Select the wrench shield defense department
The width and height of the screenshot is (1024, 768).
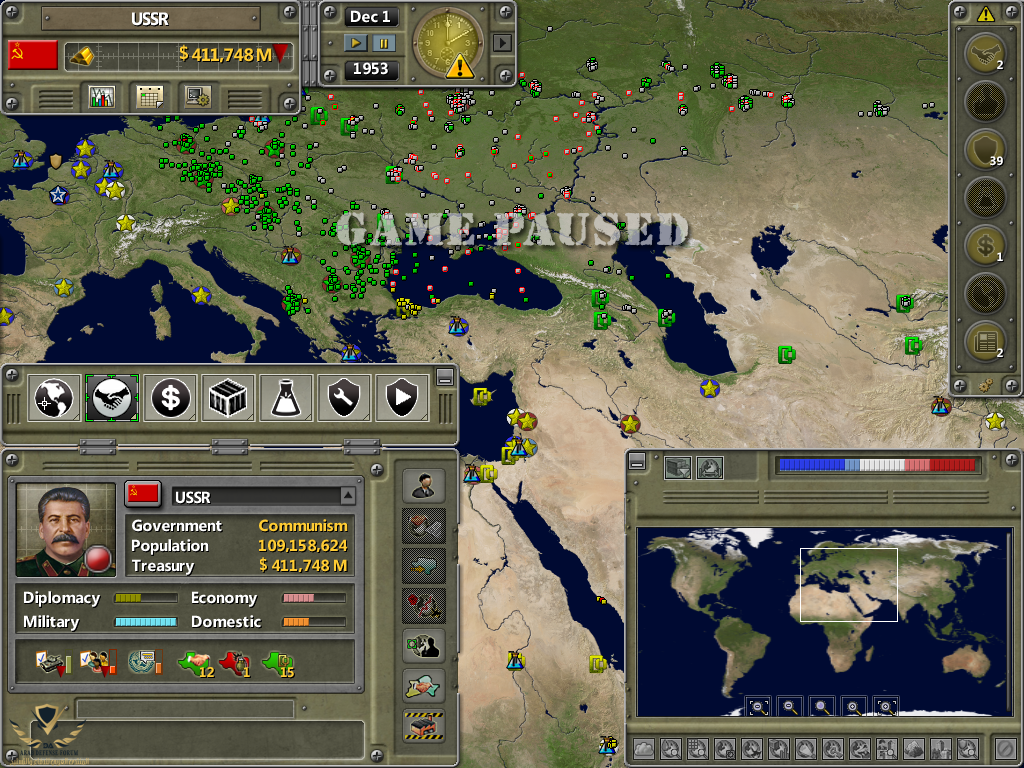coord(344,398)
